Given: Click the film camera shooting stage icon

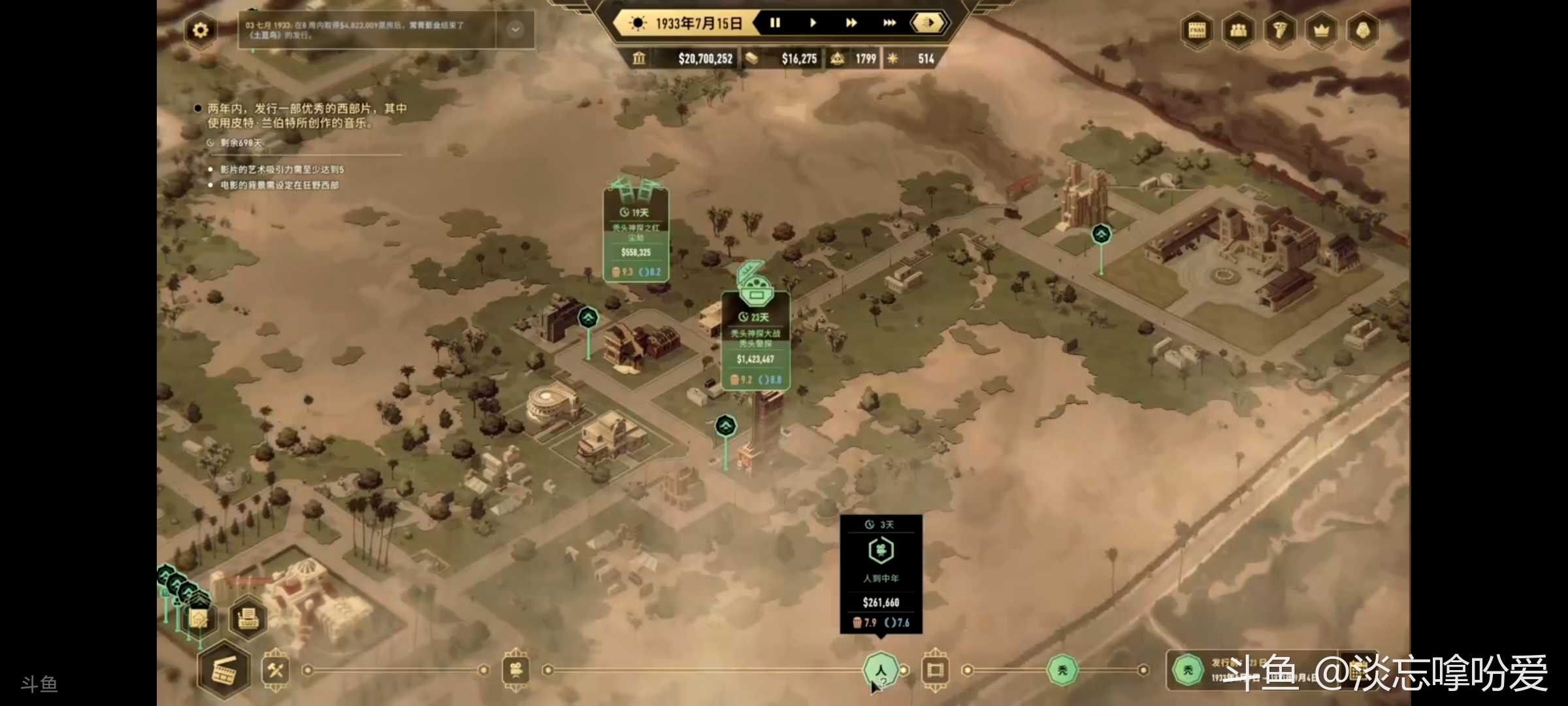Looking at the screenshot, I should coord(515,670).
